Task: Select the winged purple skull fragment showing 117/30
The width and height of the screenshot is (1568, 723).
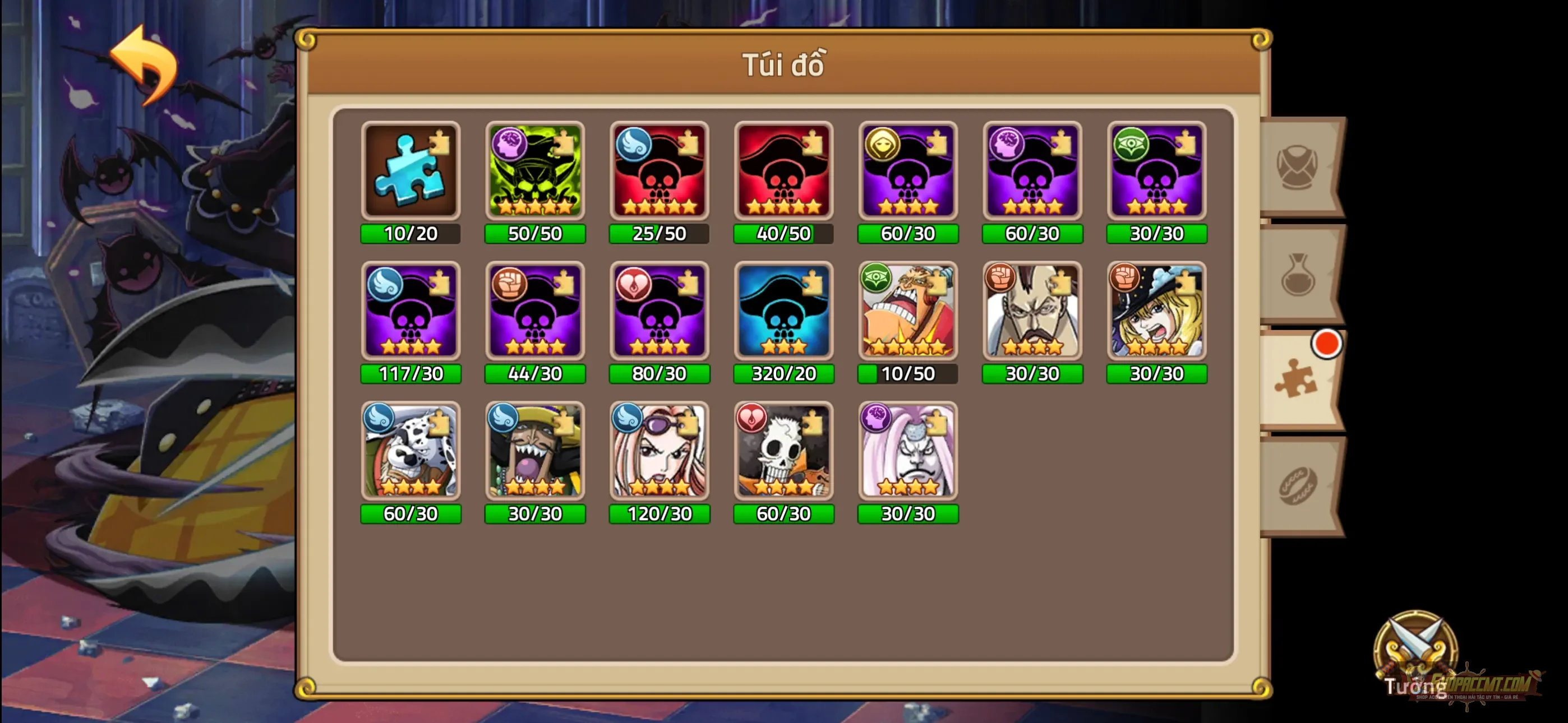Action: pyautogui.click(x=411, y=312)
